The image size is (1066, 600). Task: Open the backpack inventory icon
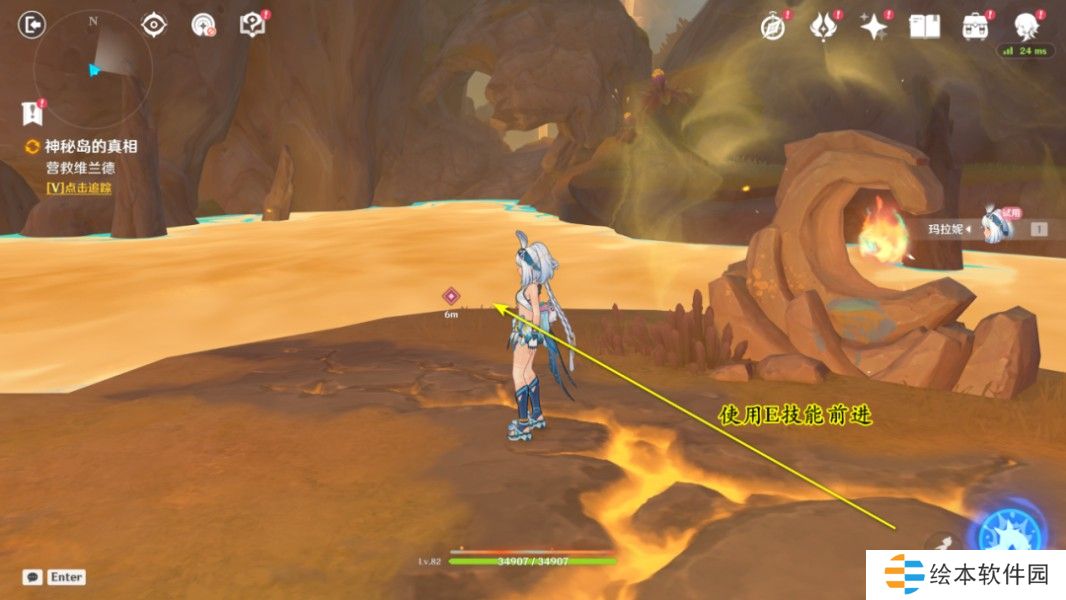click(975, 27)
